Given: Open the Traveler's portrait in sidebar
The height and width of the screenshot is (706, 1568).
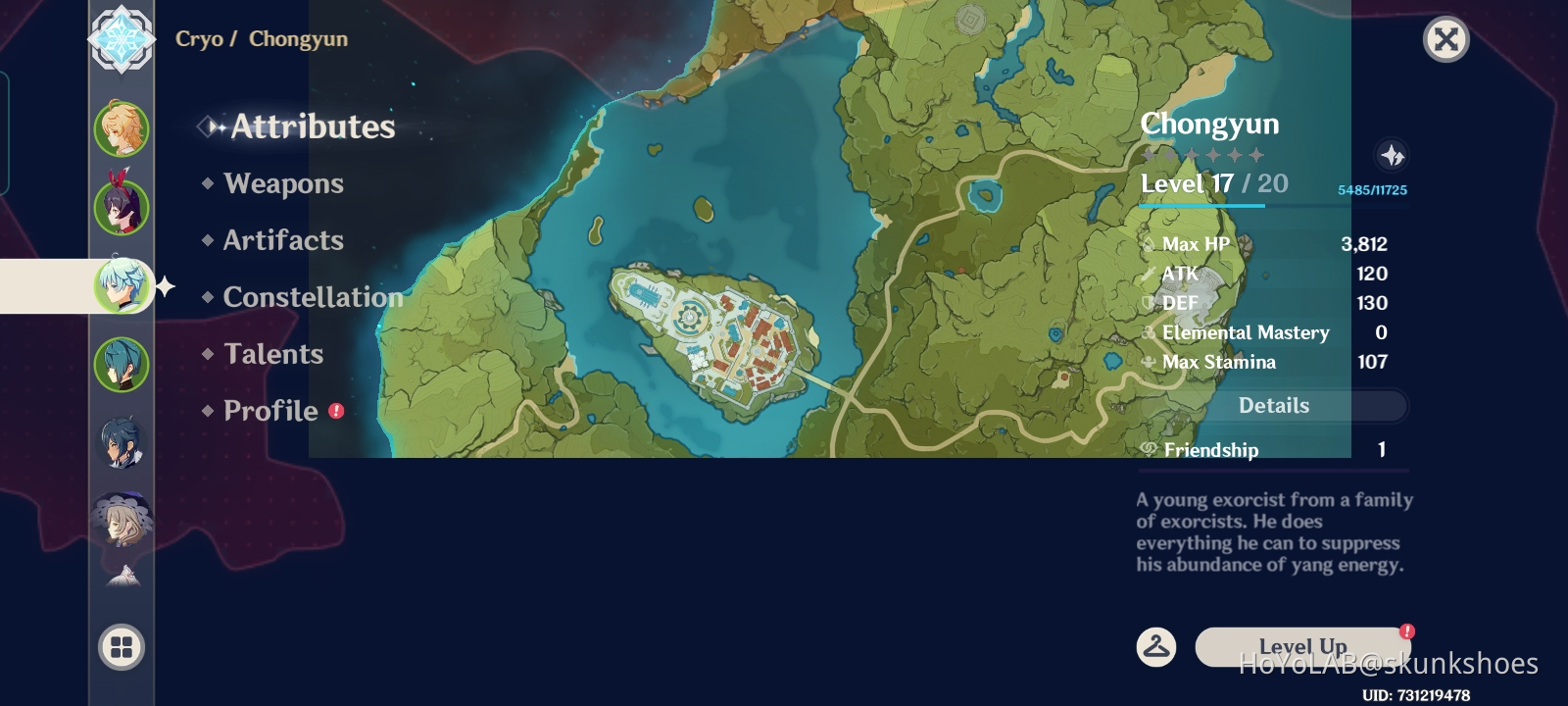Looking at the screenshot, I should tap(120, 129).
